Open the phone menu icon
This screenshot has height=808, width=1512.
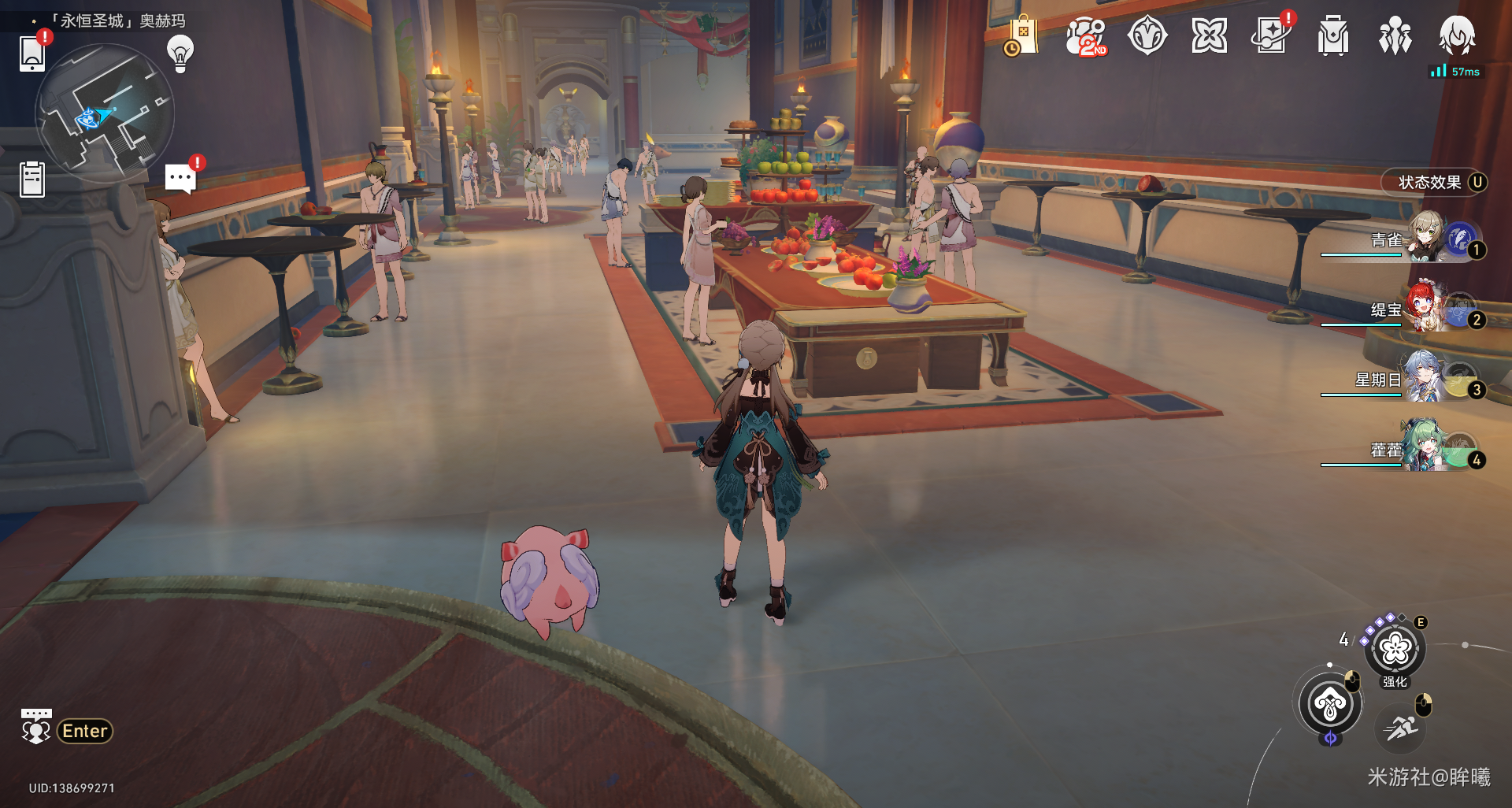(x=32, y=54)
